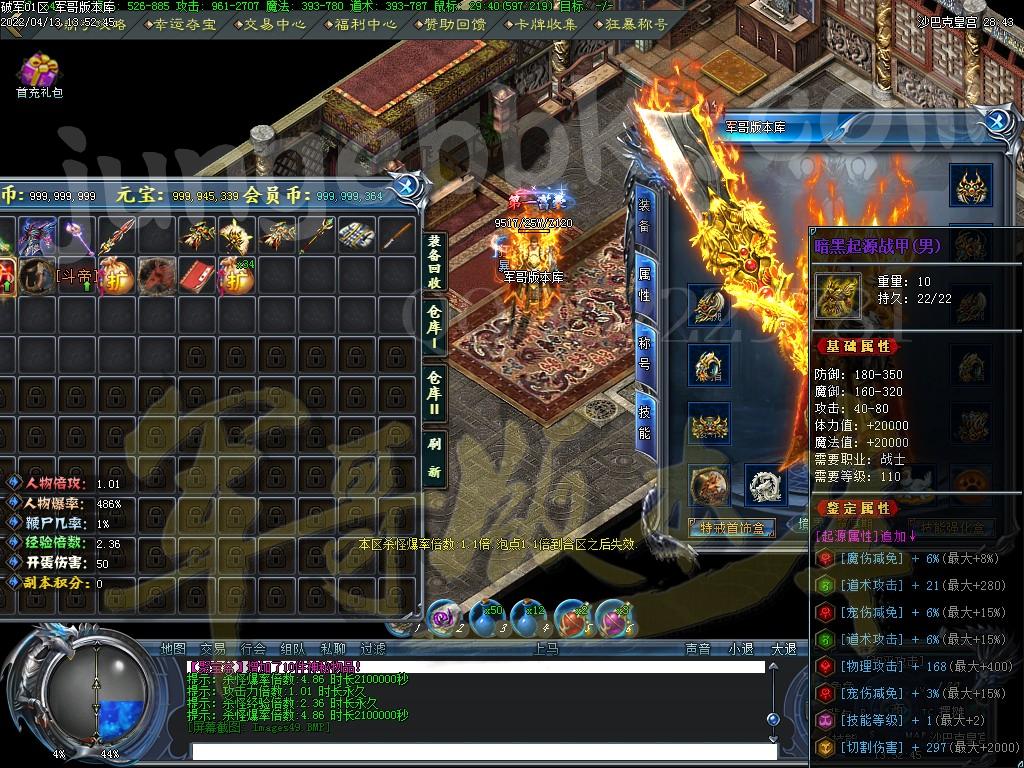Close the 军哥版本库 character panel
Screen dimensions: 1024x768
996,123
